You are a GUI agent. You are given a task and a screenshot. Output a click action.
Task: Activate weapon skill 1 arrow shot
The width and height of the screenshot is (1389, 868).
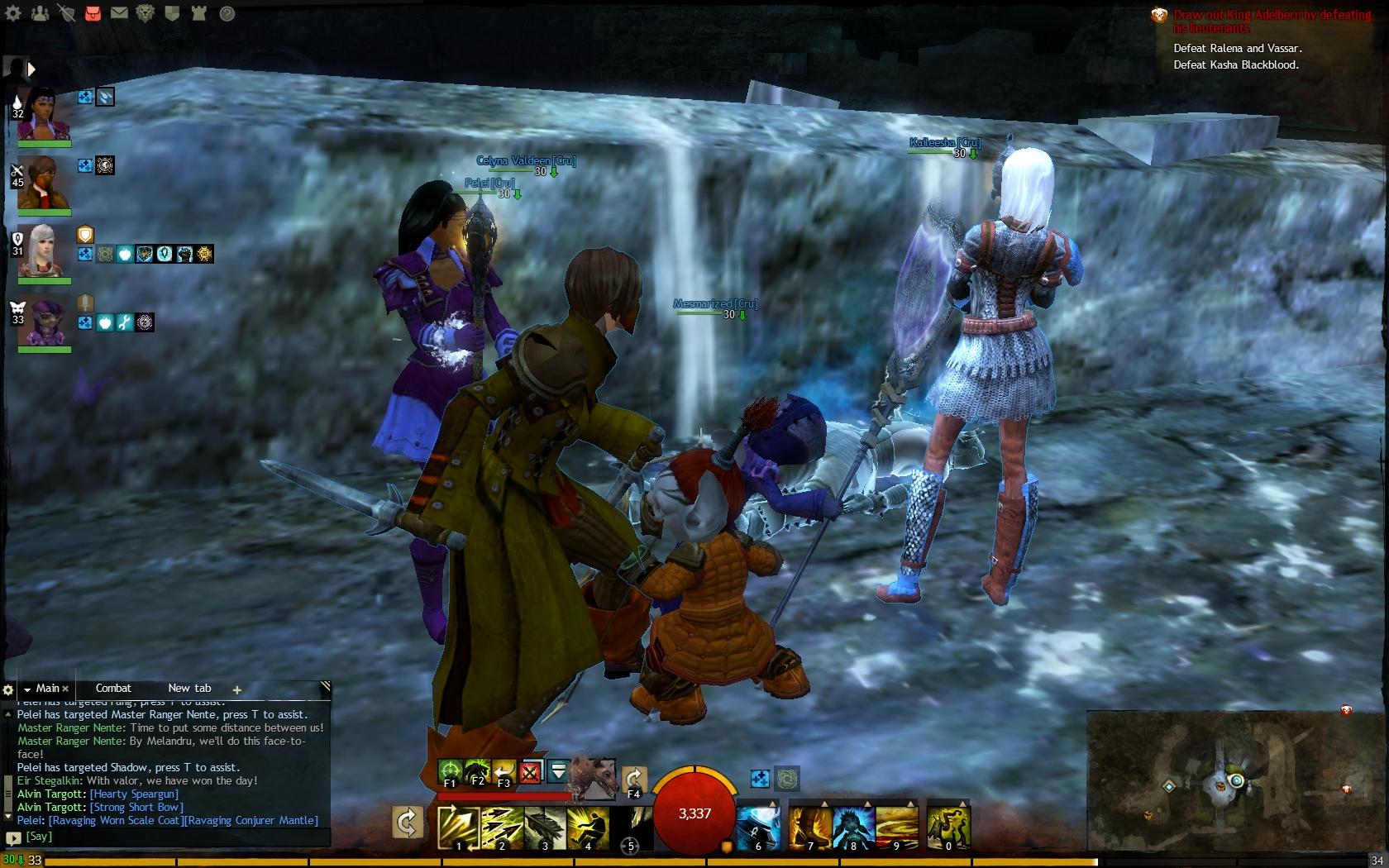pyautogui.click(x=458, y=827)
